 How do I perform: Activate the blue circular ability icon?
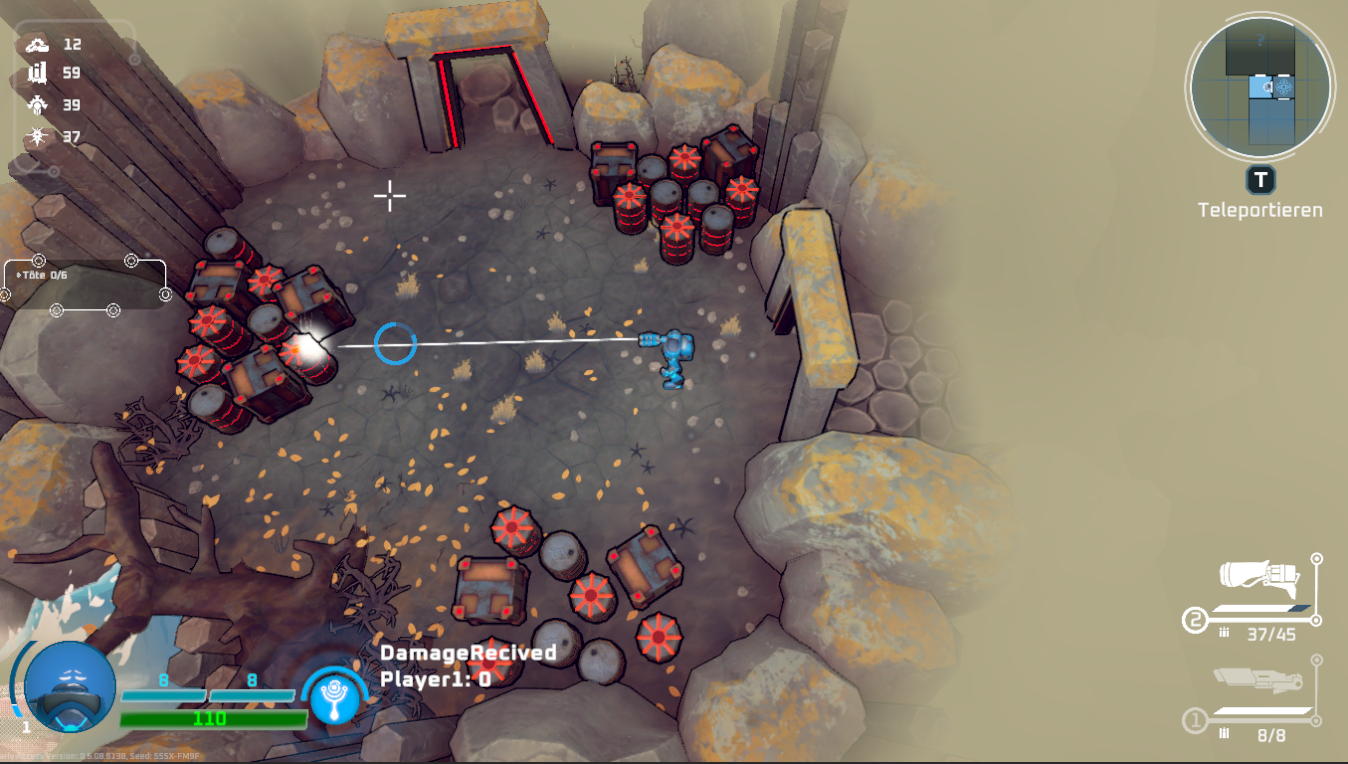[334, 696]
